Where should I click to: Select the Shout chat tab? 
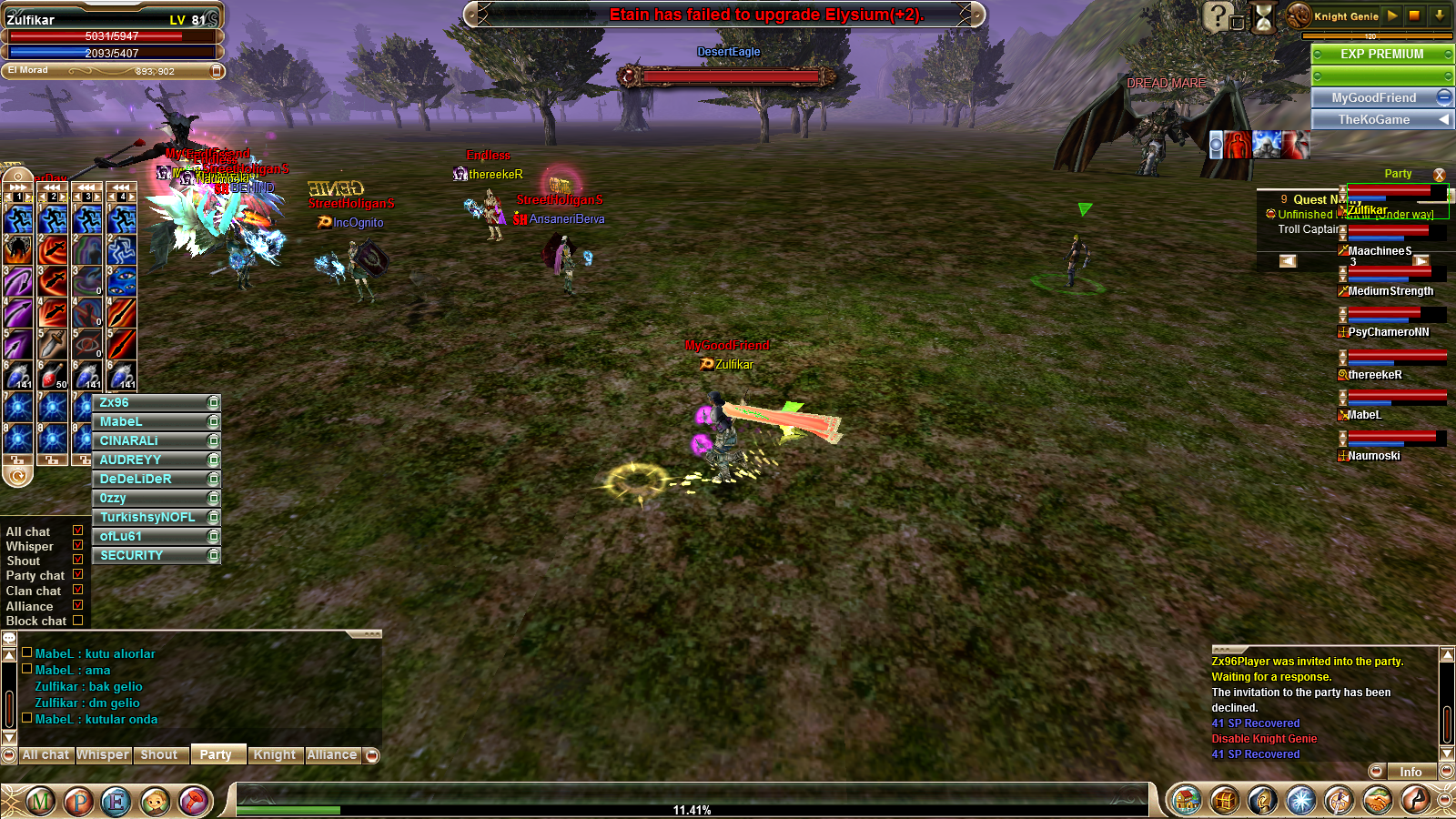point(159,754)
